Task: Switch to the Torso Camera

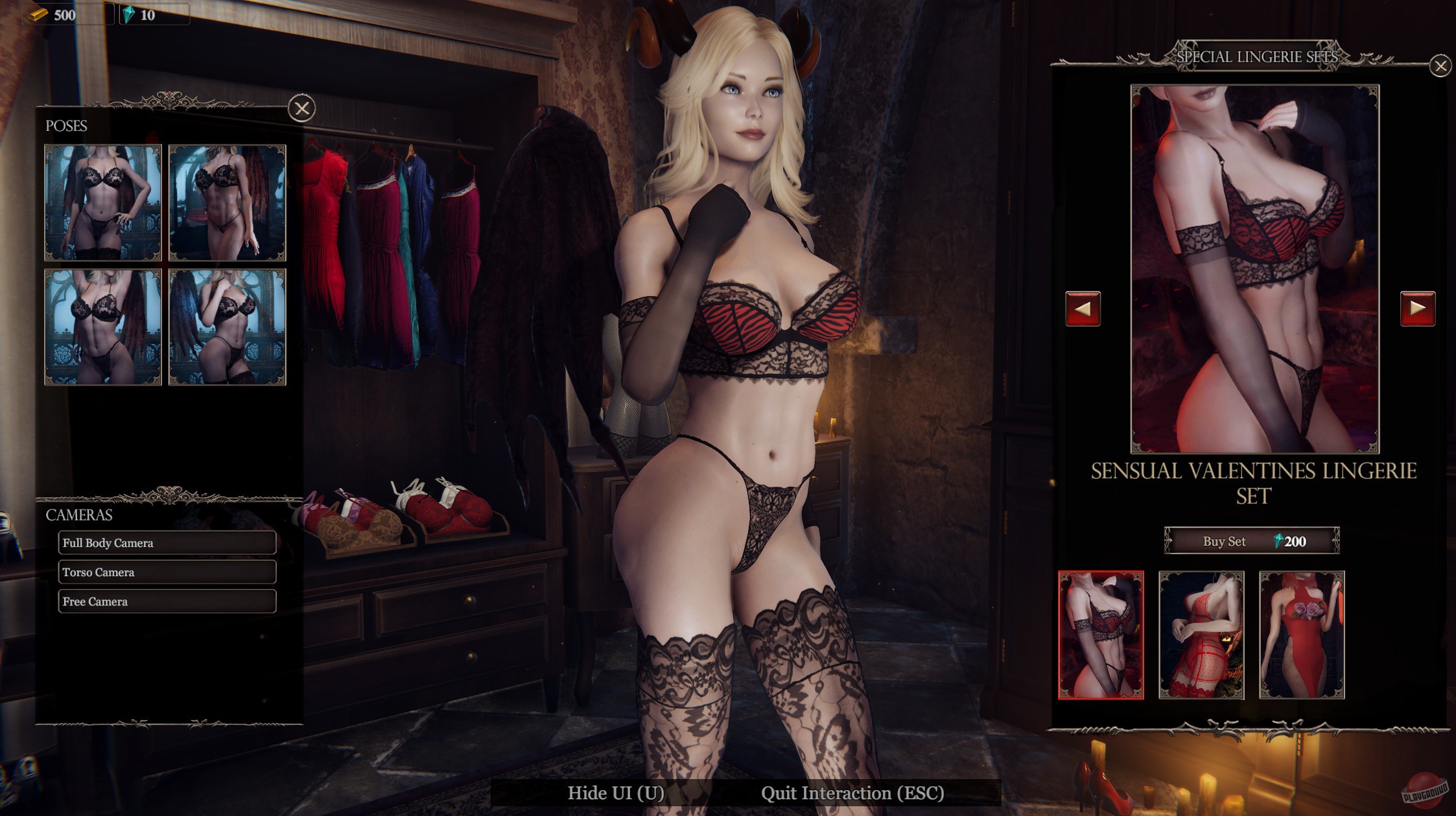Action: click(x=167, y=572)
